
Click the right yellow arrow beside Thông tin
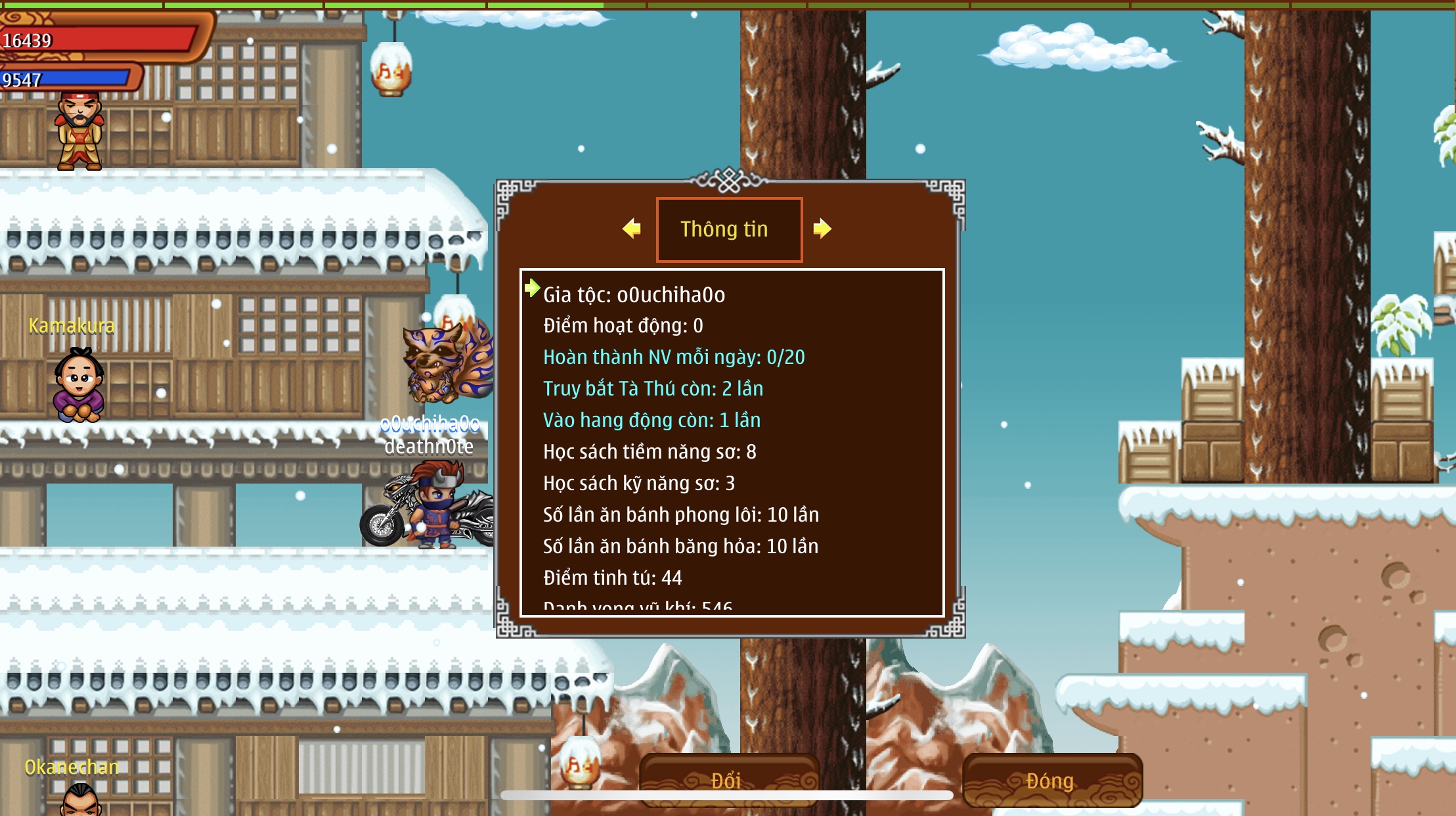pos(822,229)
